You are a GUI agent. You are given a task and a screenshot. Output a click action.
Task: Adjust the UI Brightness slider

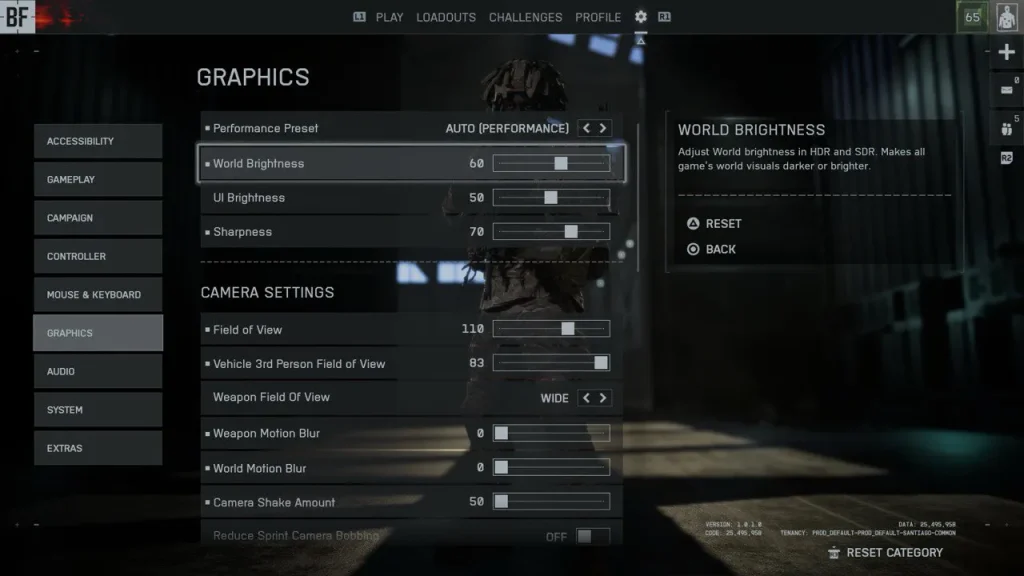pyautogui.click(x=551, y=198)
